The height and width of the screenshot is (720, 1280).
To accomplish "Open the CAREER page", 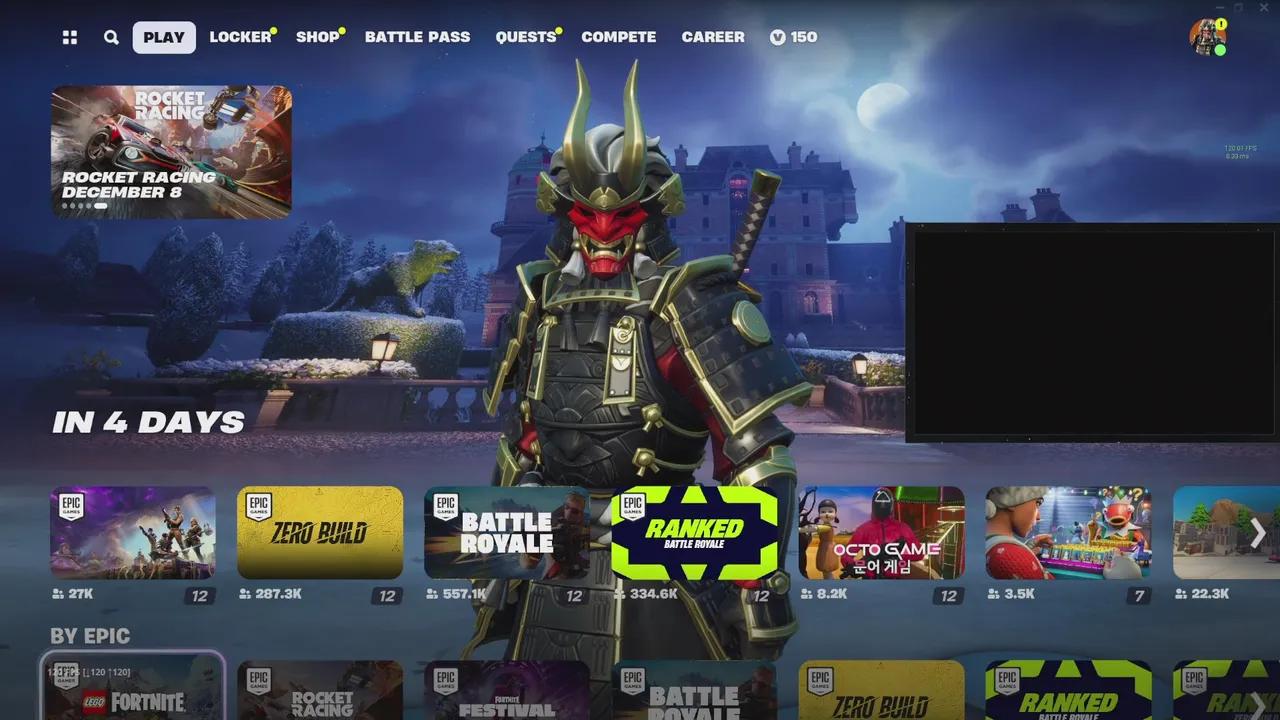I will click(x=713, y=37).
